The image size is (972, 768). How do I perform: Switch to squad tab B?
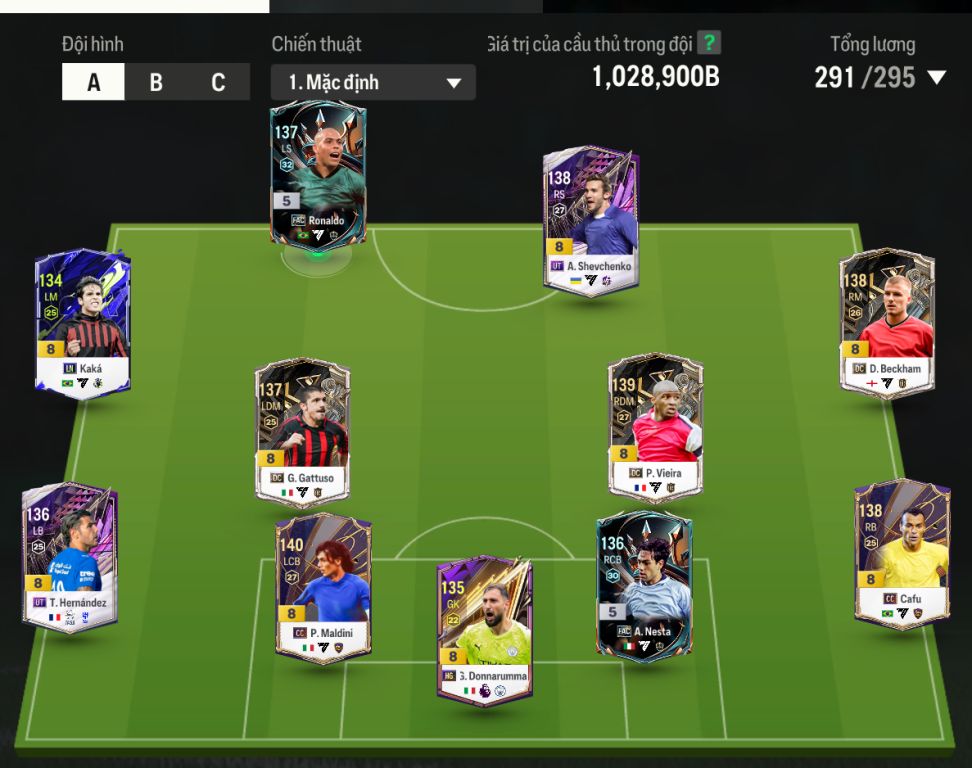(156, 82)
